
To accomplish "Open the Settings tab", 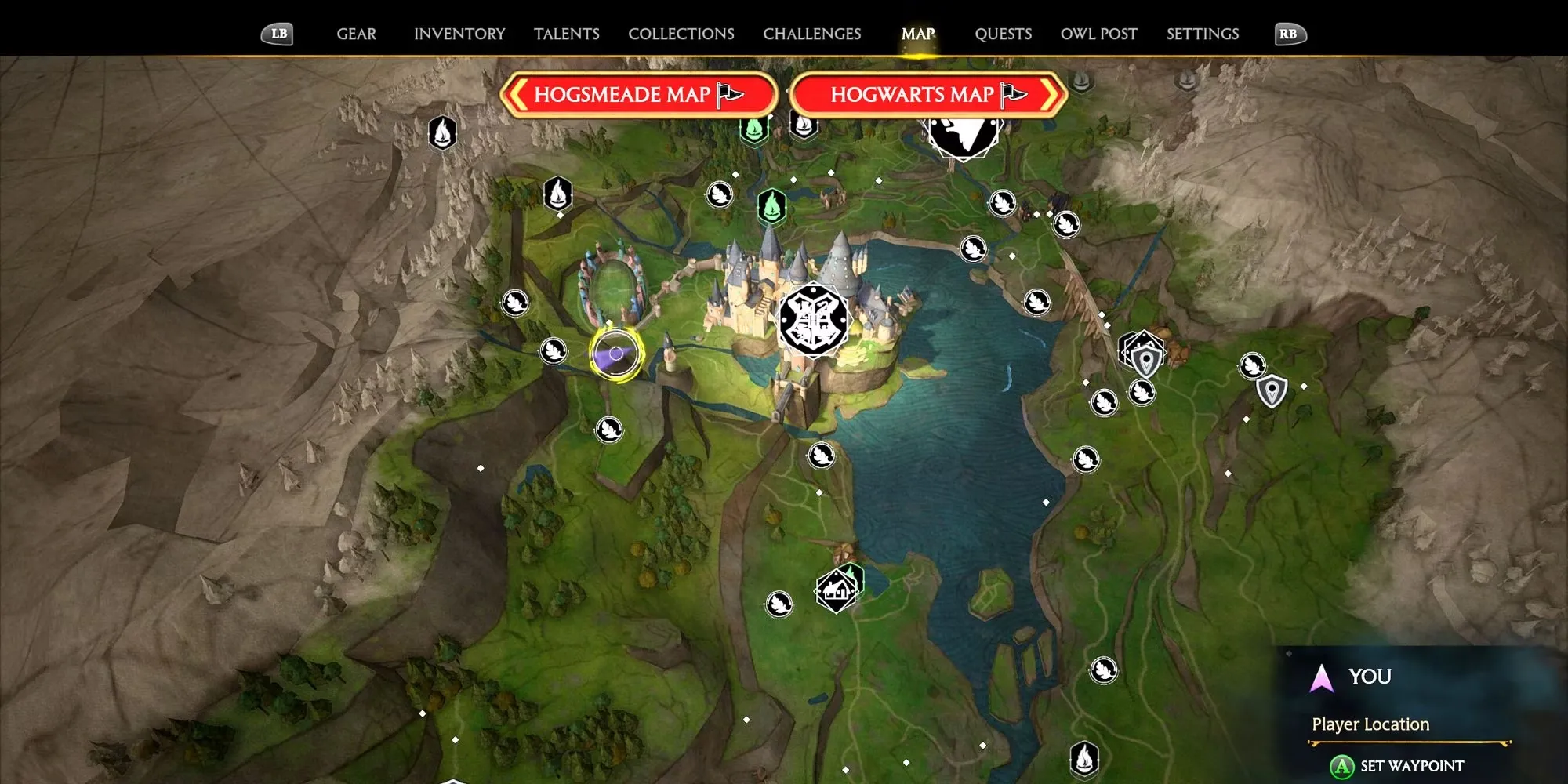I will (1202, 34).
